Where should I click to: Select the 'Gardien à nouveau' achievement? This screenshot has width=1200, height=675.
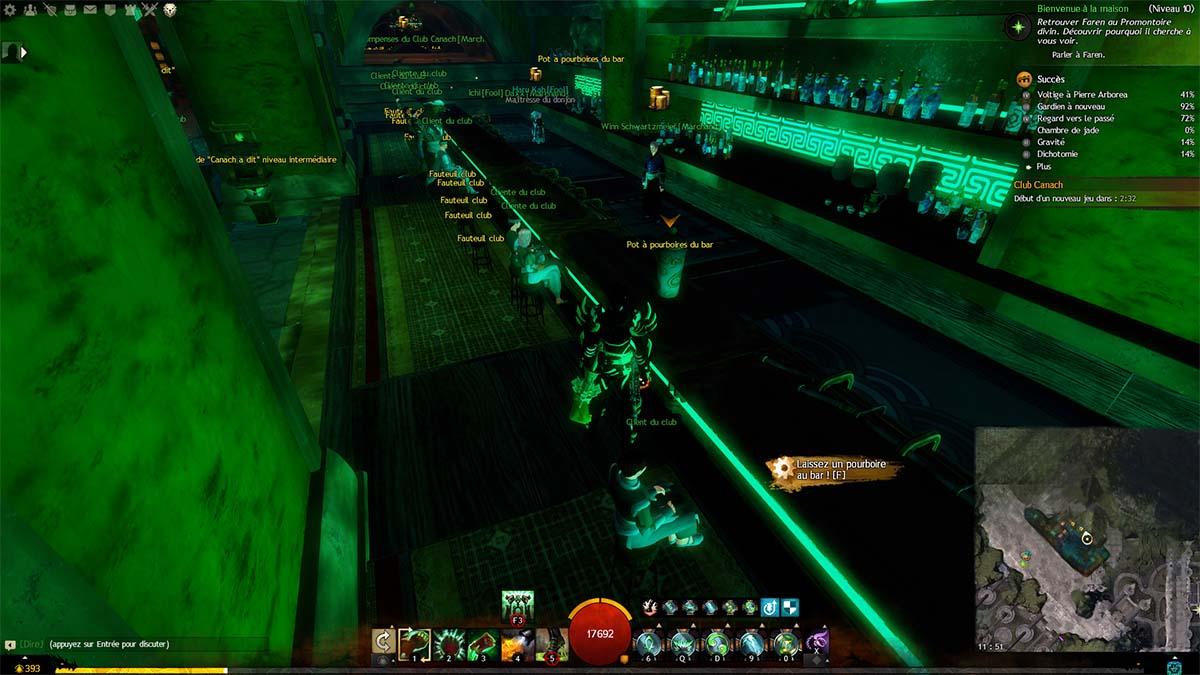[x=1071, y=107]
